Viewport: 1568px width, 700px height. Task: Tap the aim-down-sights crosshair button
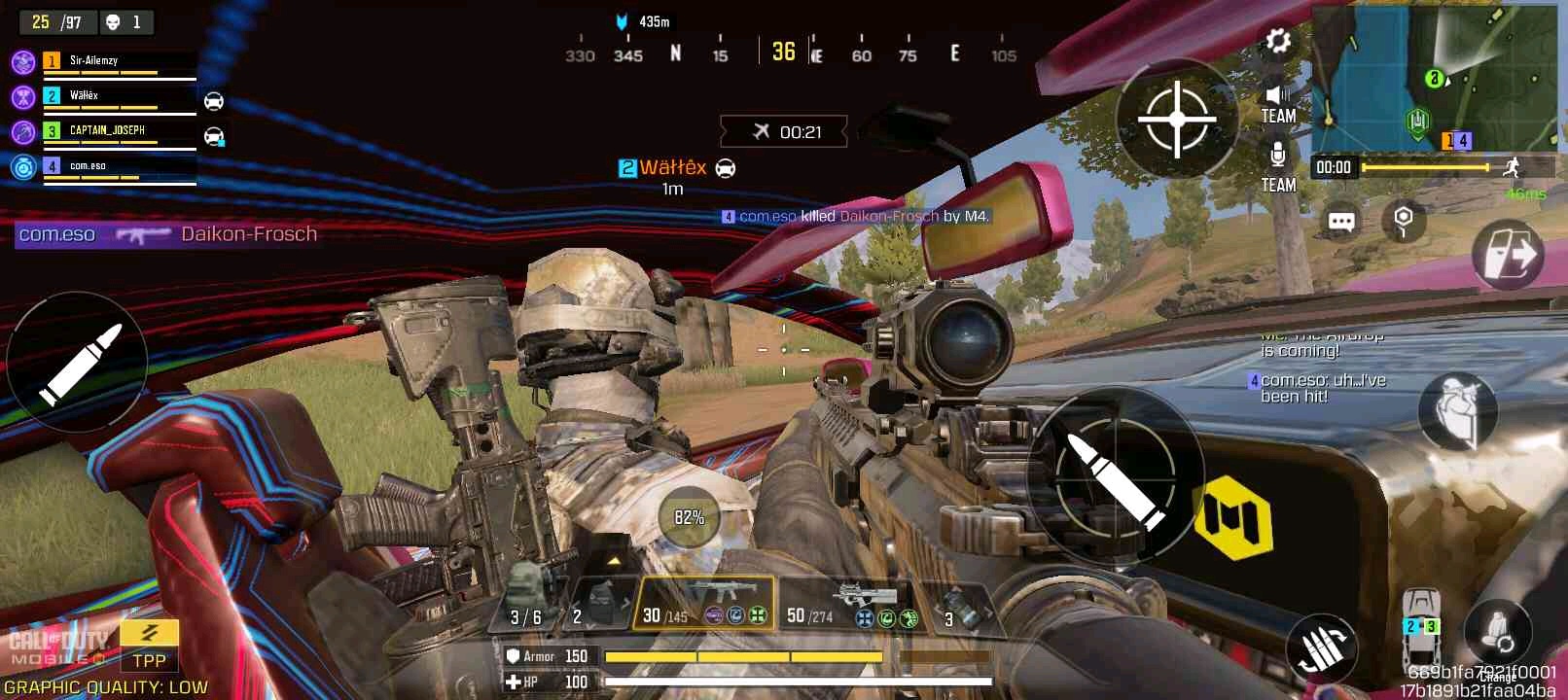1177,120
